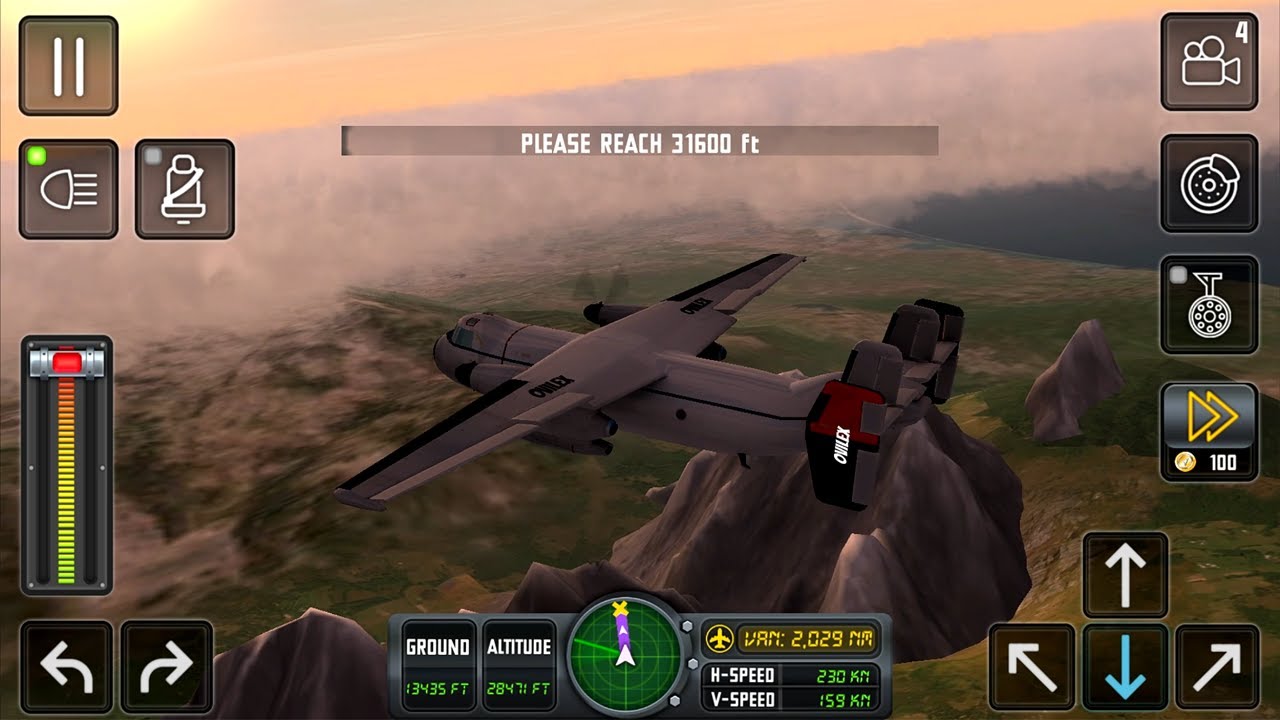Pitch the nose with the white up arrow

1125,574
